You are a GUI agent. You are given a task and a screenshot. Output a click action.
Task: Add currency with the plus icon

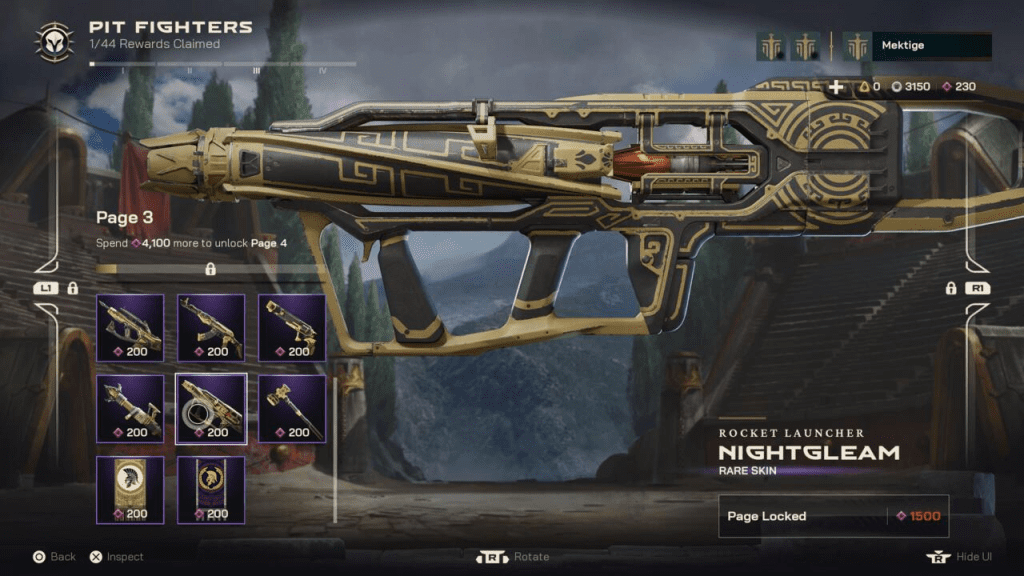[836, 87]
